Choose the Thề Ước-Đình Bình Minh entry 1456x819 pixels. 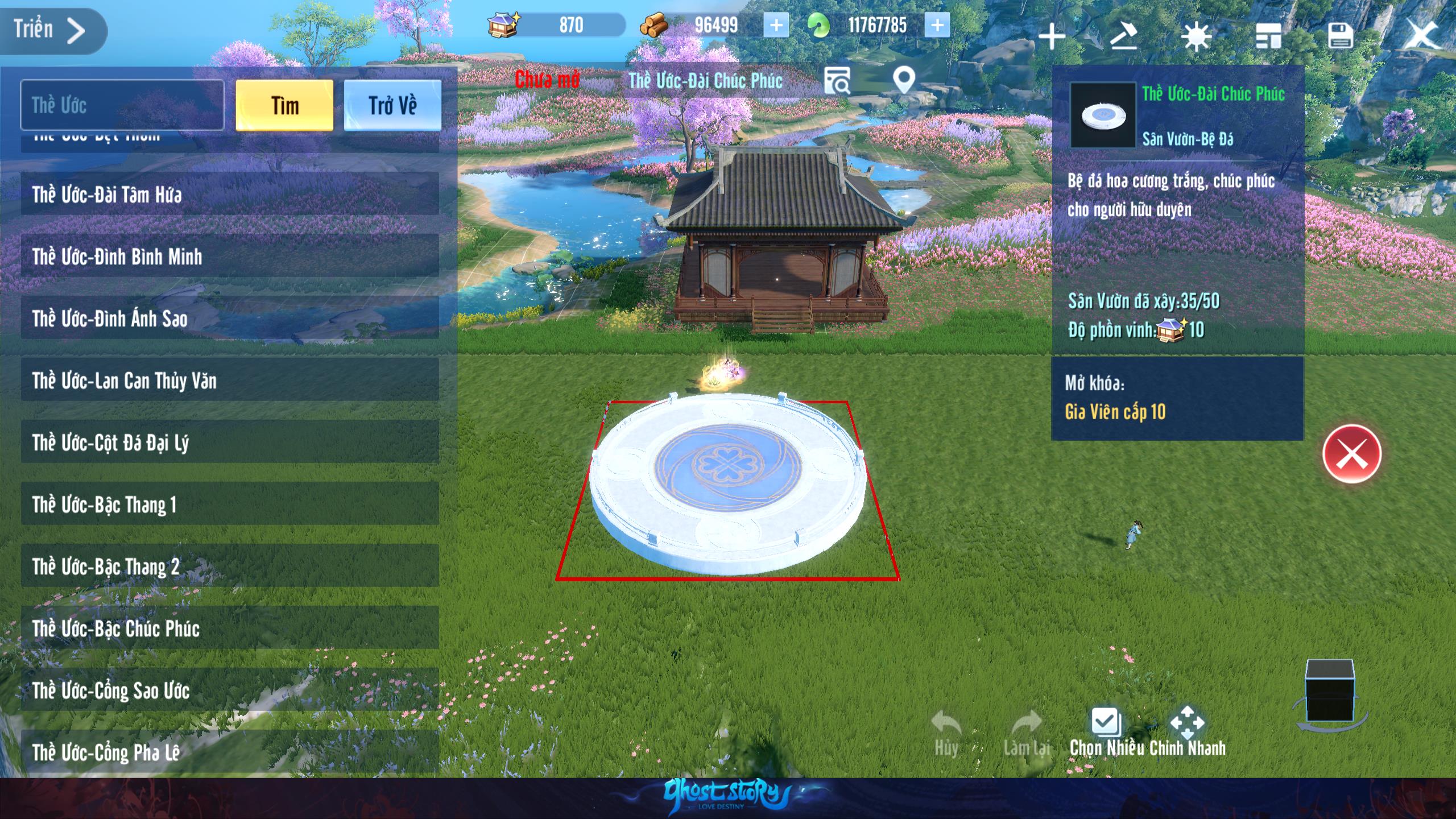tap(230, 257)
